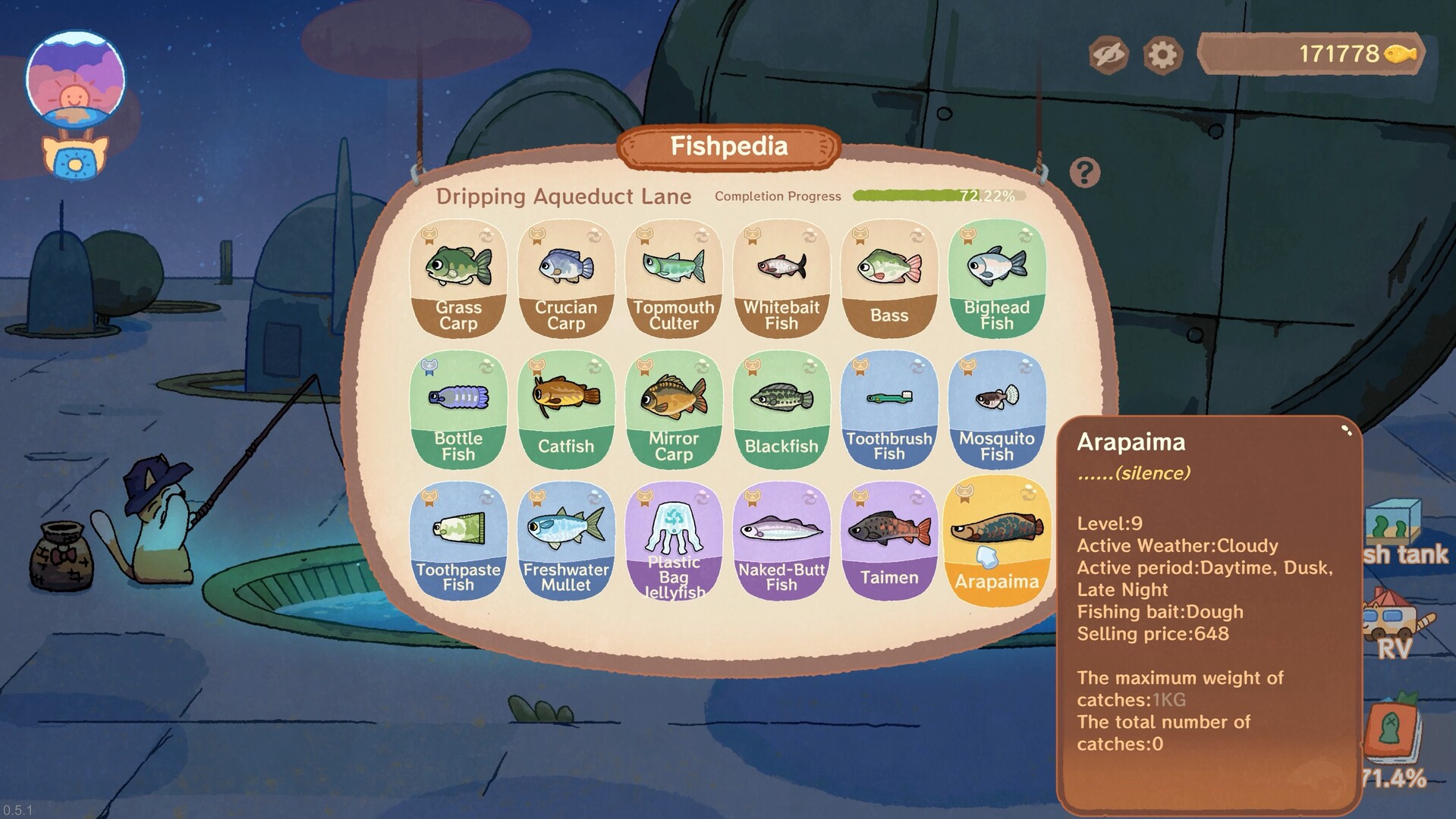Choose the Topmouth Culter tile
Image resolution: width=1456 pixels, height=819 pixels.
674,279
